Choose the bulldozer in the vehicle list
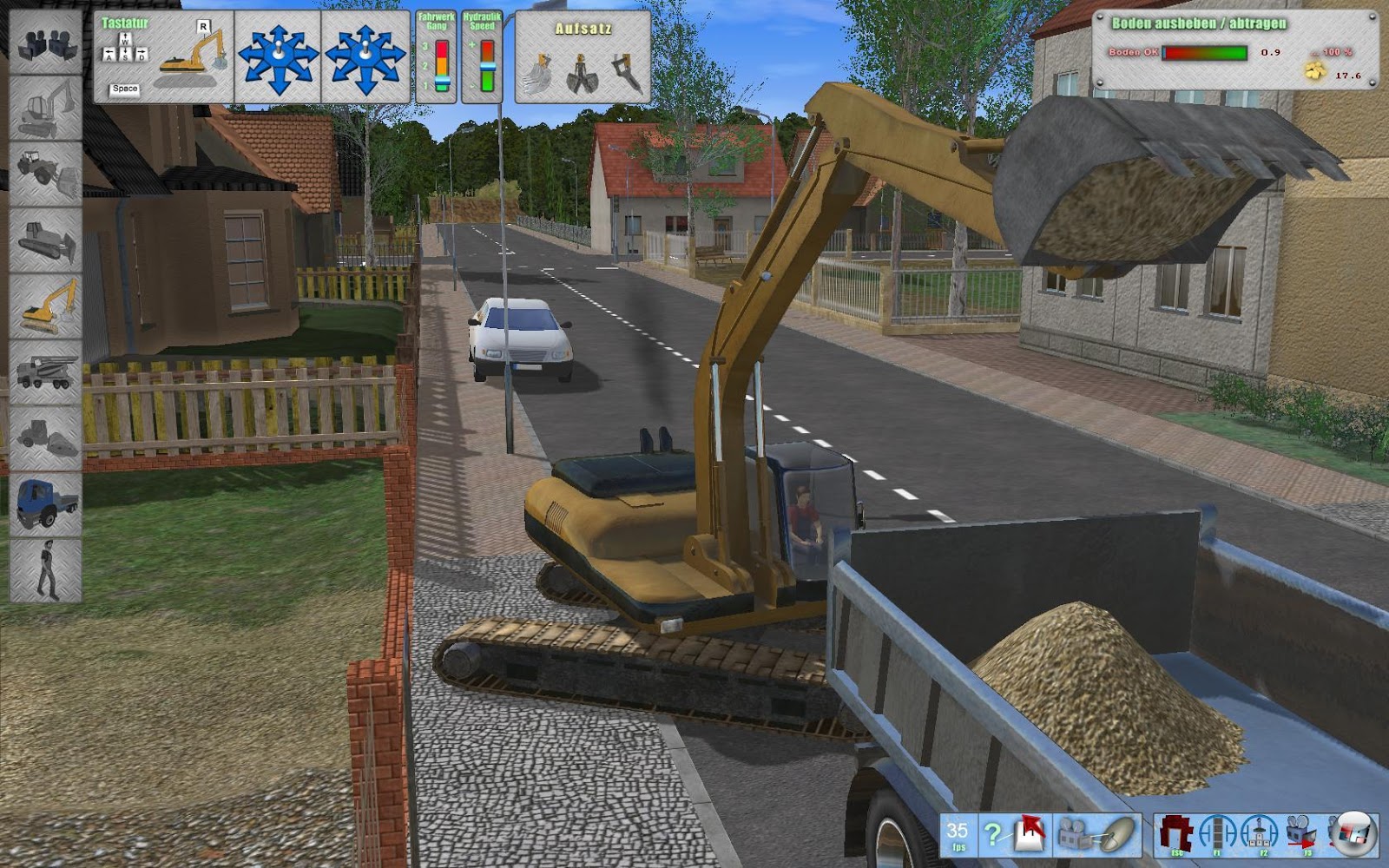1389x868 pixels. pyautogui.click(x=45, y=237)
